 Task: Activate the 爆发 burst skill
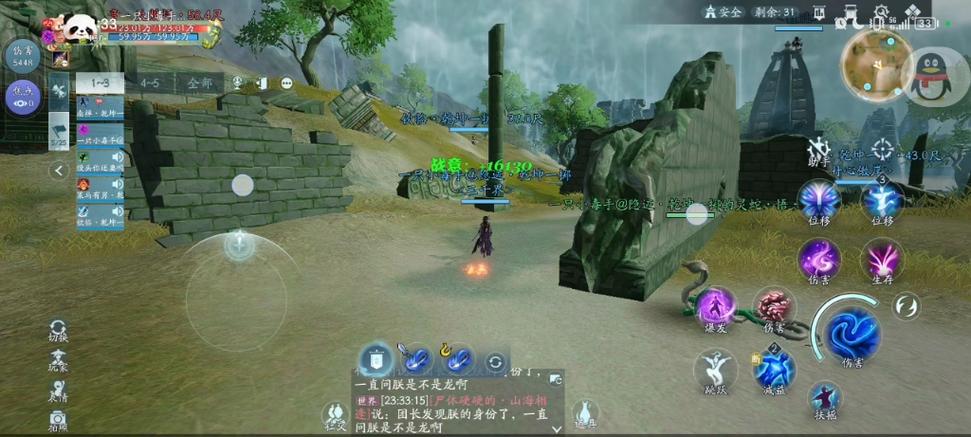coord(716,307)
